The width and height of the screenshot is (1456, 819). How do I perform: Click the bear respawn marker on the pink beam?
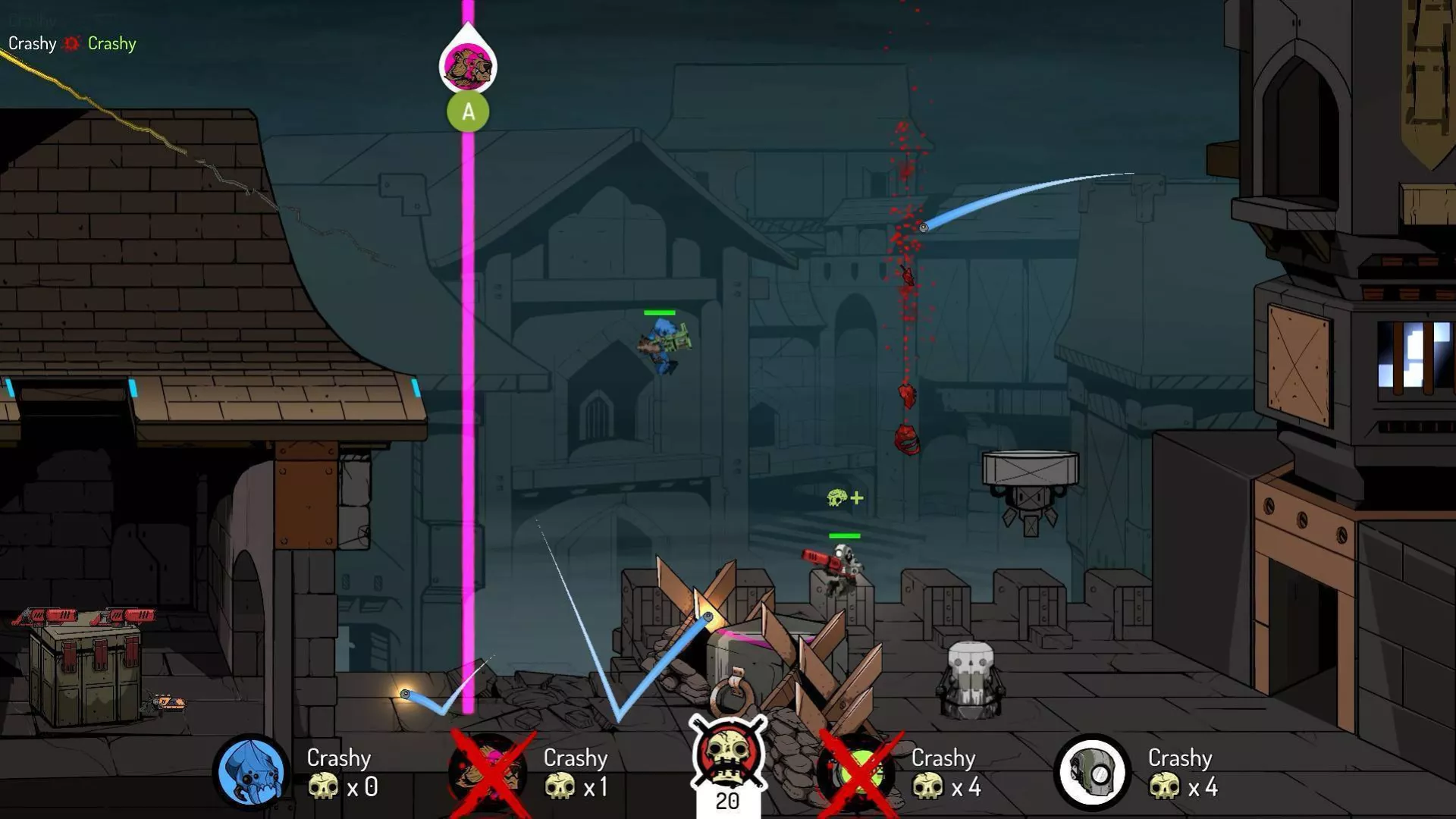(468, 64)
